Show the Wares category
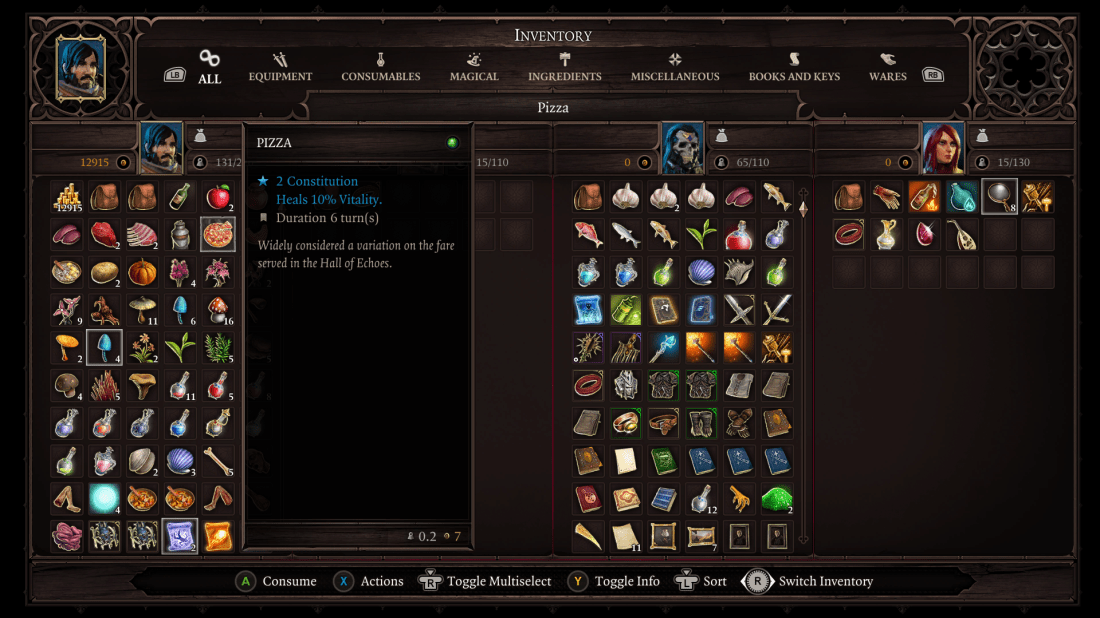Screen dimensions: 1100x618 [x=887, y=67]
